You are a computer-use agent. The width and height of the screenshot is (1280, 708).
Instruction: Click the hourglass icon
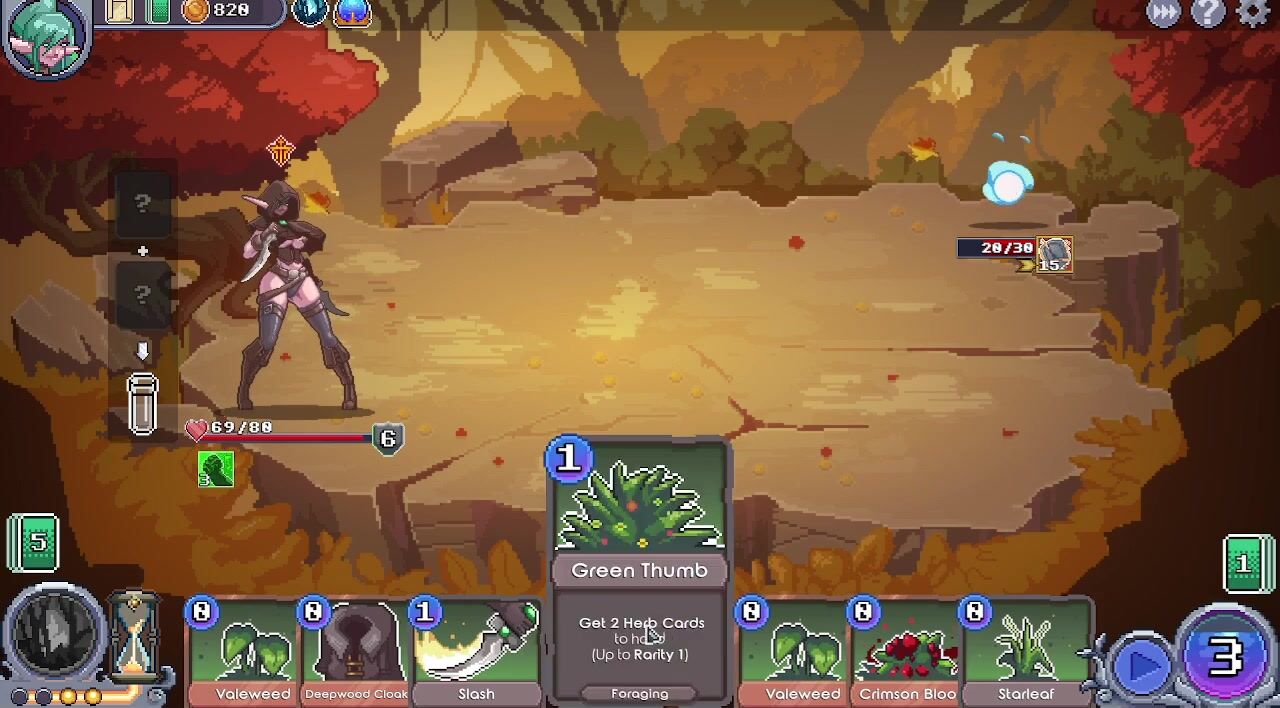[x=135, y=636]
